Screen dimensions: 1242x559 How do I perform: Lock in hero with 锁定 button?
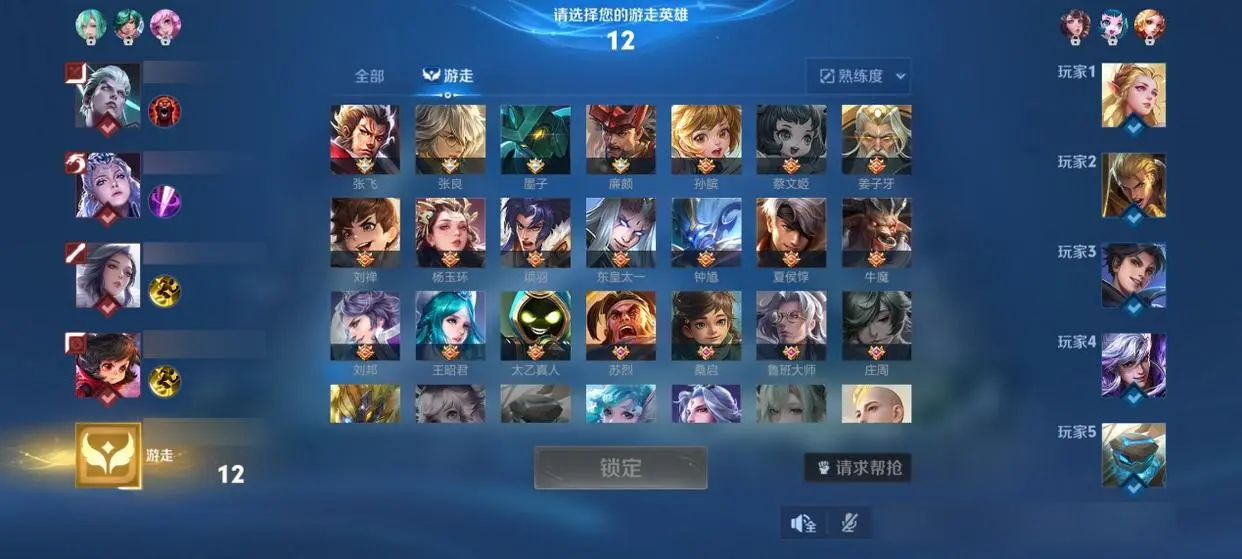pos(620,467)
